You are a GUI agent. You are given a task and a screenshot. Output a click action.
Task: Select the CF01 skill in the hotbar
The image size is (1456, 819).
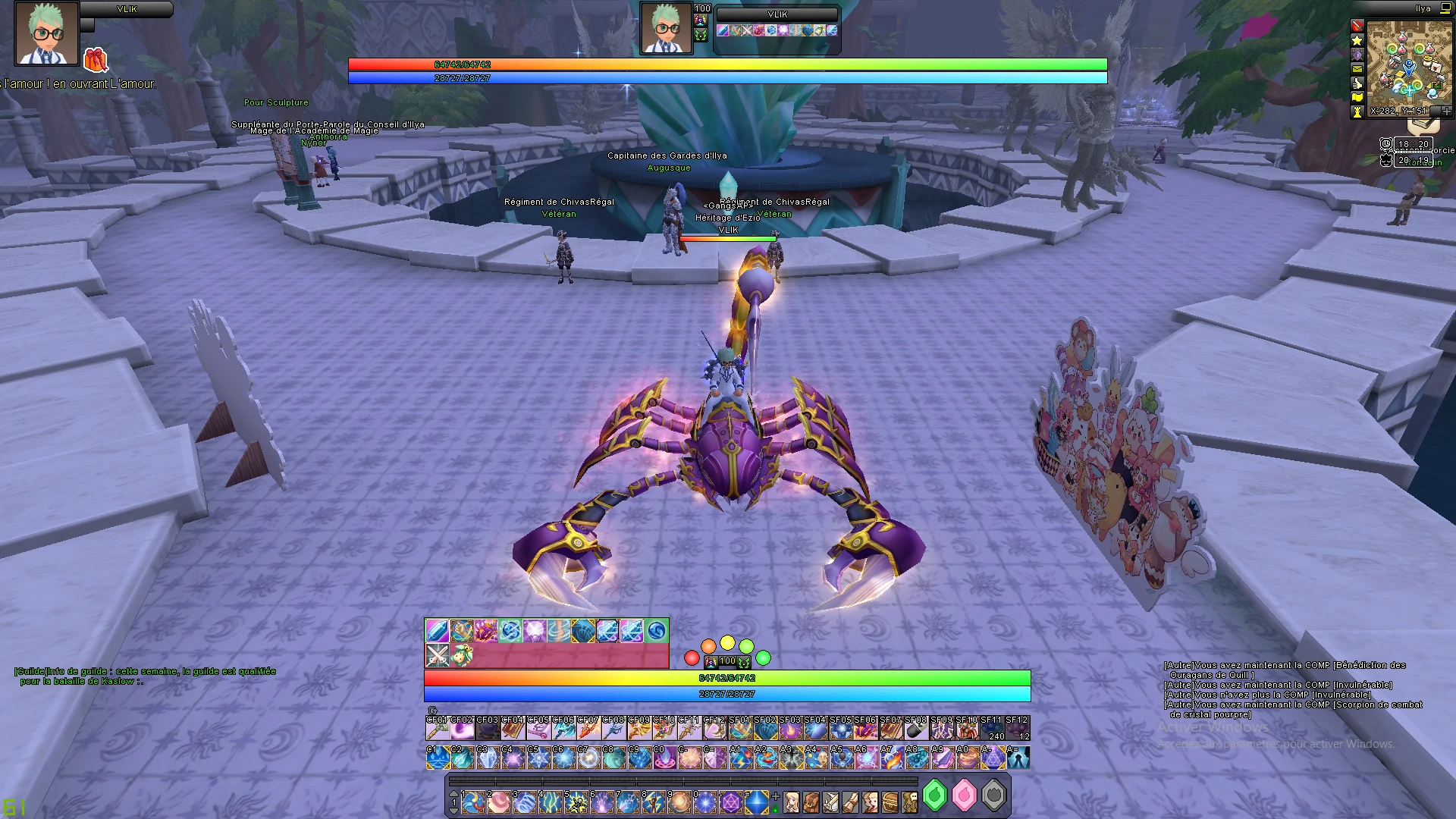pos(438,730)
